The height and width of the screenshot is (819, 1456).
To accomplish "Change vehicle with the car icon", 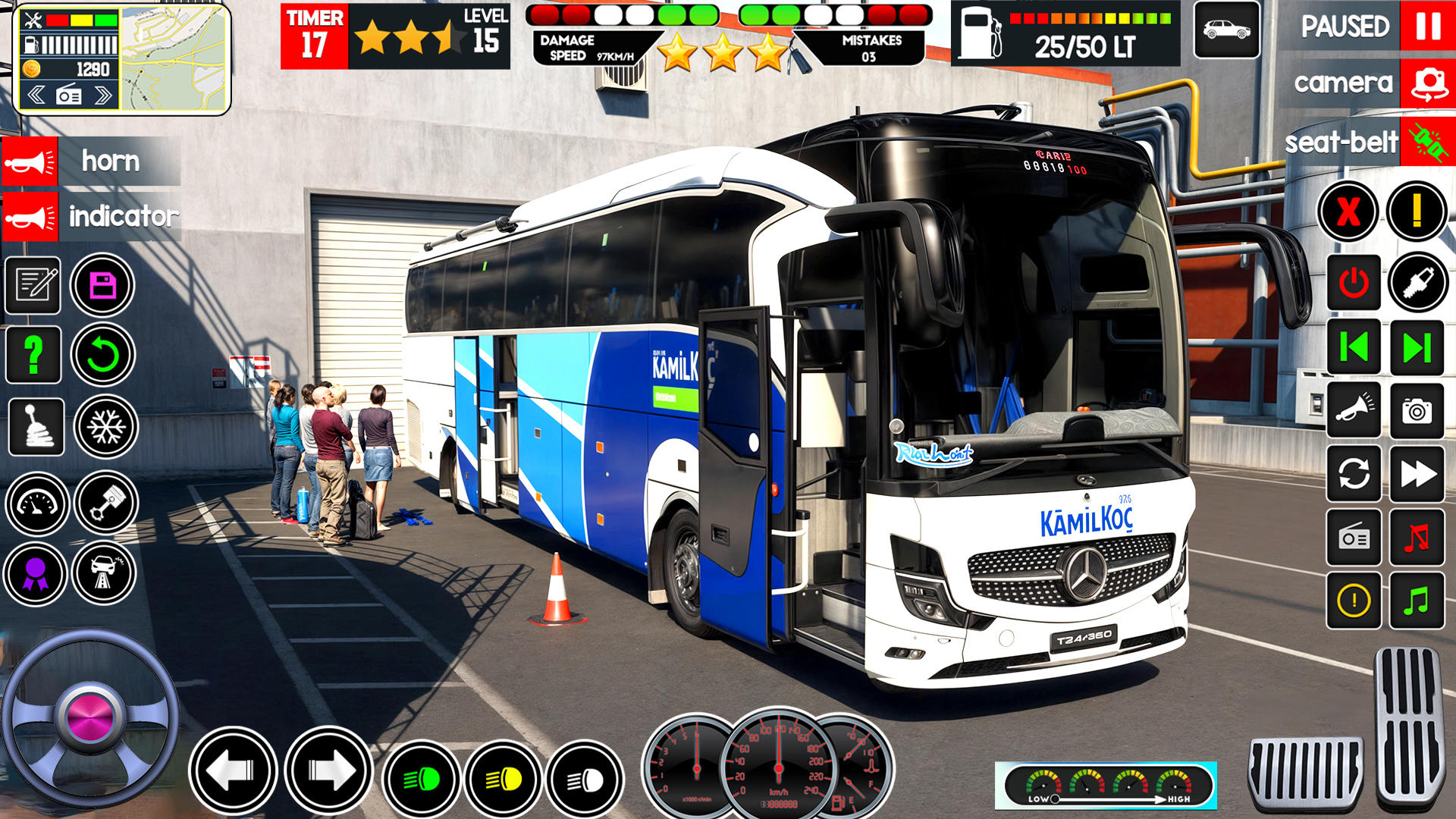I will (x=1226, y=30).
